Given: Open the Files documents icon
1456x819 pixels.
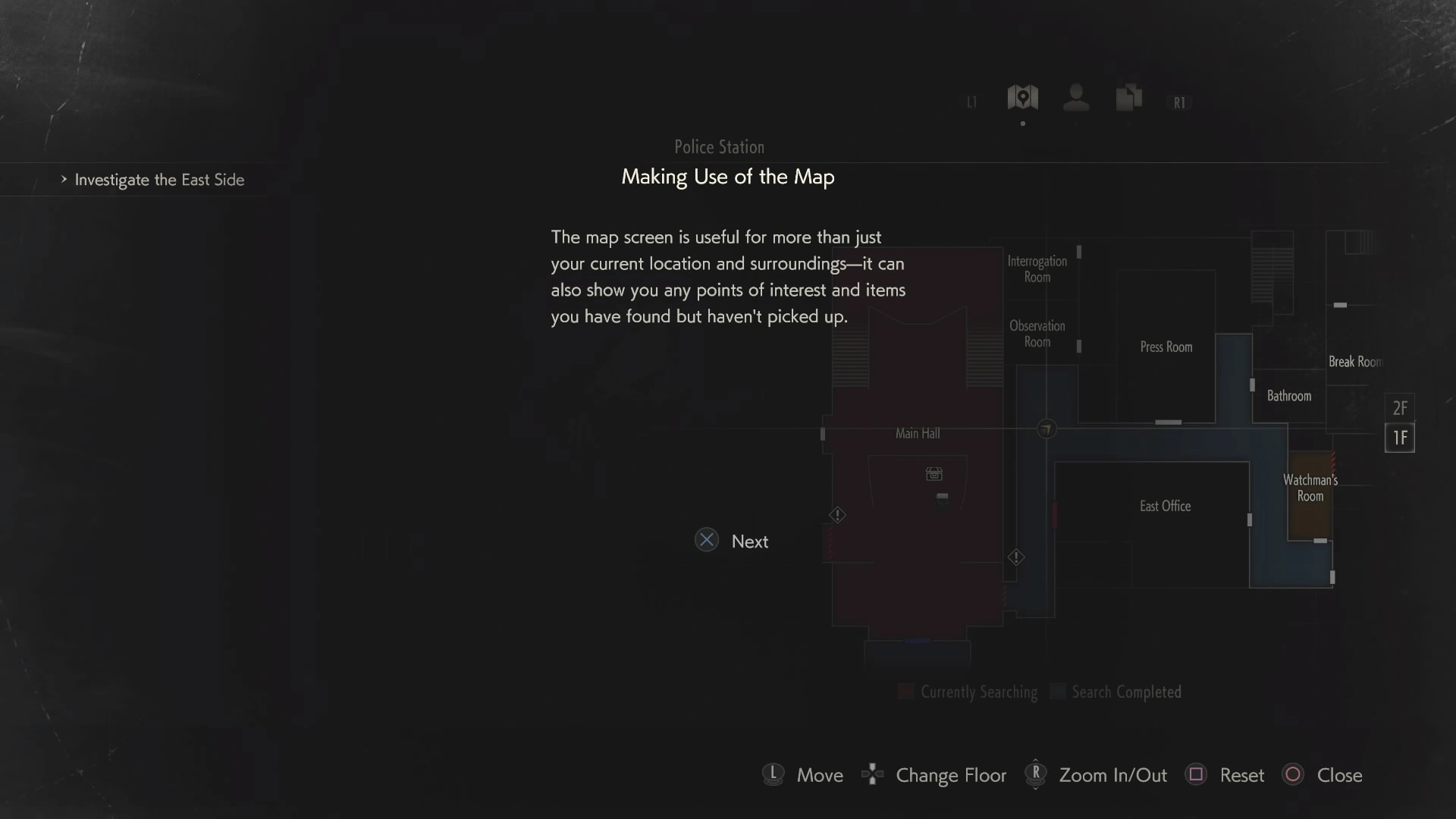Looking at the screenshot, I should tap(1128, 99).
